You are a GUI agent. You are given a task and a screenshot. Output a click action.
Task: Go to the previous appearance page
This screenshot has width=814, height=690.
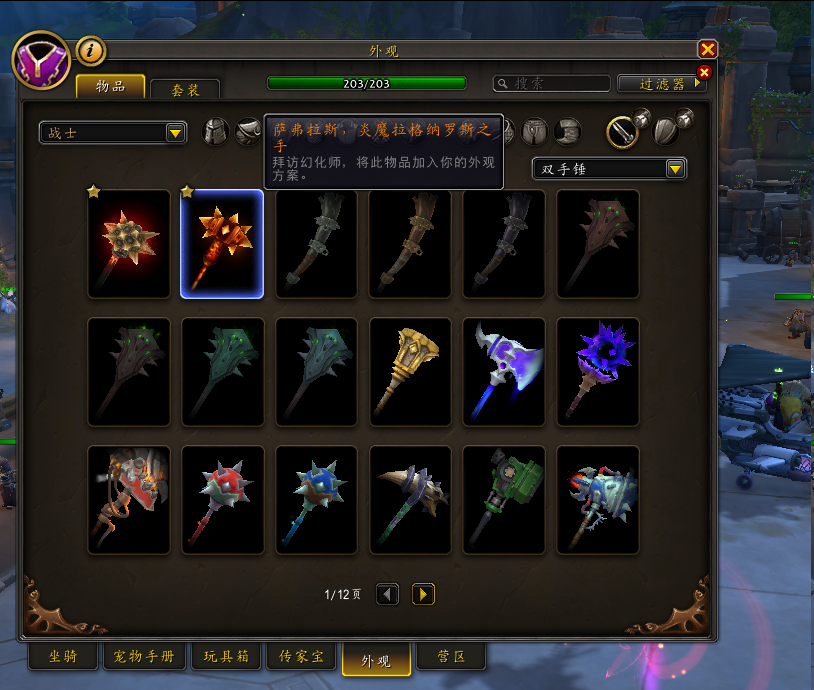[387, 594]
